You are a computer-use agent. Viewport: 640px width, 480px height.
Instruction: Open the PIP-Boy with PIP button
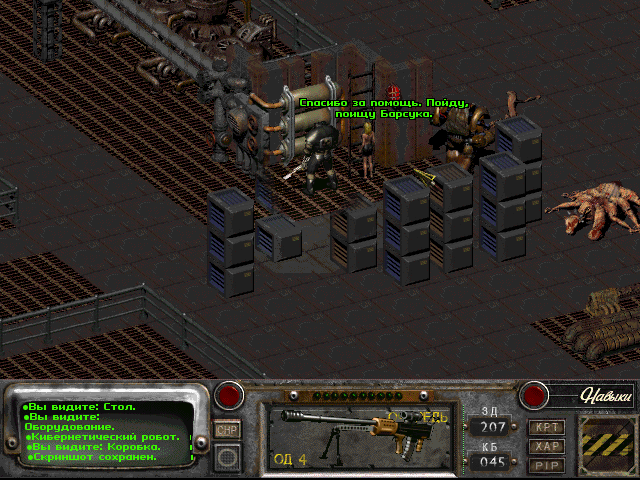pos(546,465)
